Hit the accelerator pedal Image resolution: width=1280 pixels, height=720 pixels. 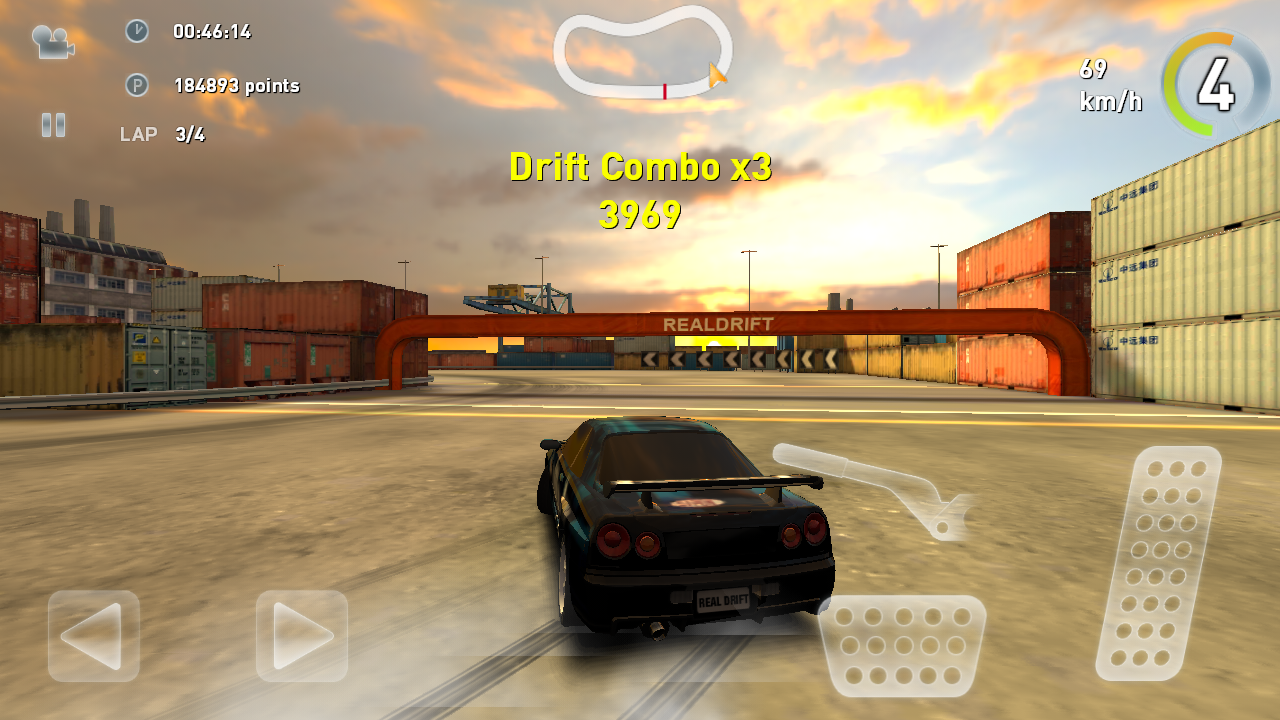(x=1159, y=562)
